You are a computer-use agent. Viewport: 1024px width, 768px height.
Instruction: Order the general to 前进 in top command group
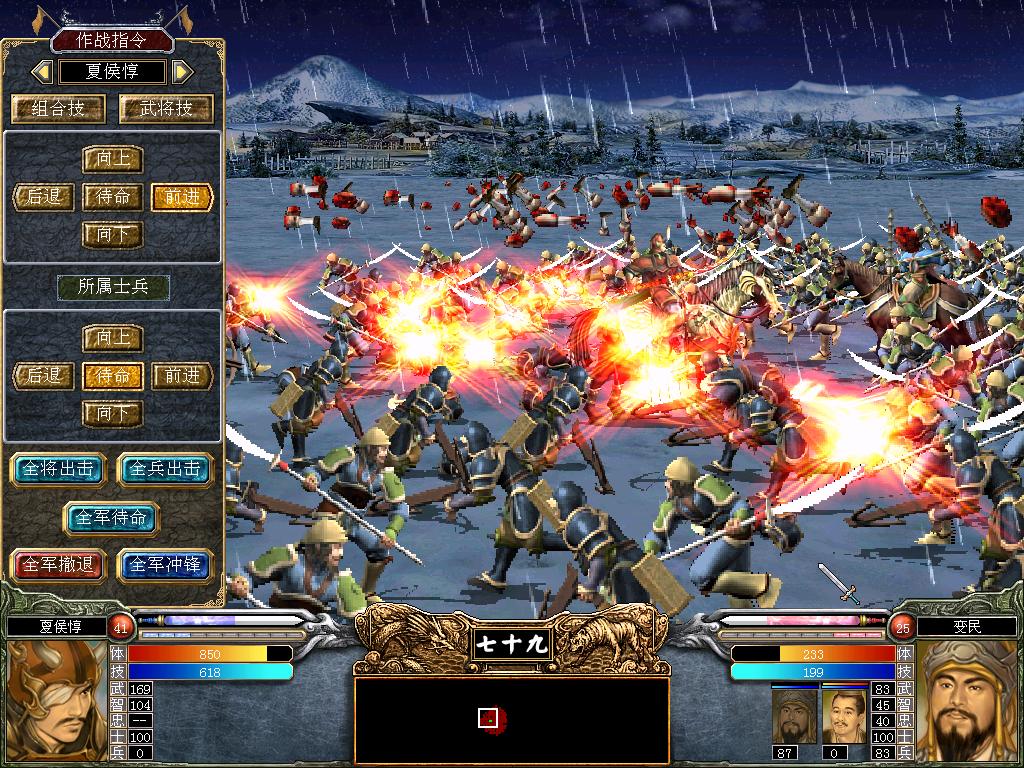[x=182, y=197]
